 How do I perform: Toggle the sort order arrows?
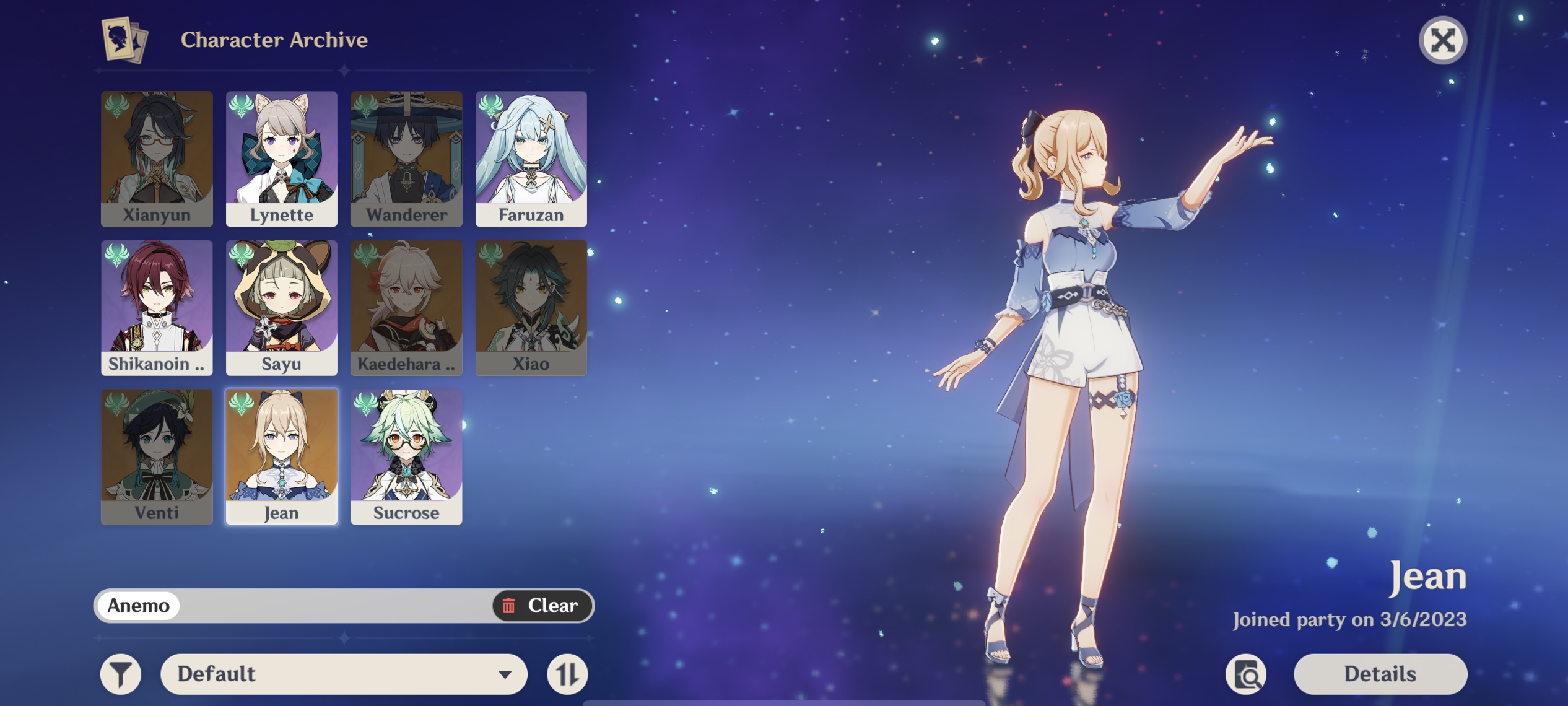pos(567,674)
